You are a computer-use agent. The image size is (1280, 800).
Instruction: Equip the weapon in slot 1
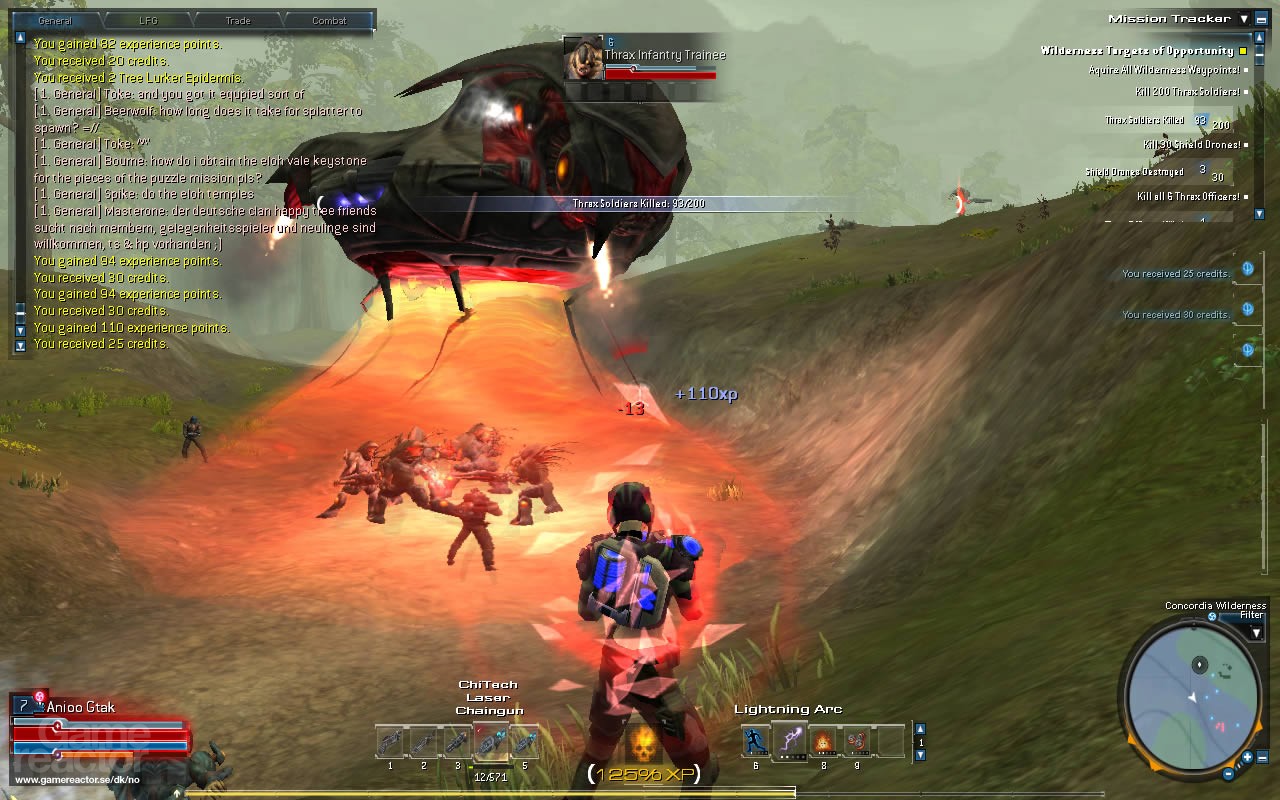tap(390, 742)
